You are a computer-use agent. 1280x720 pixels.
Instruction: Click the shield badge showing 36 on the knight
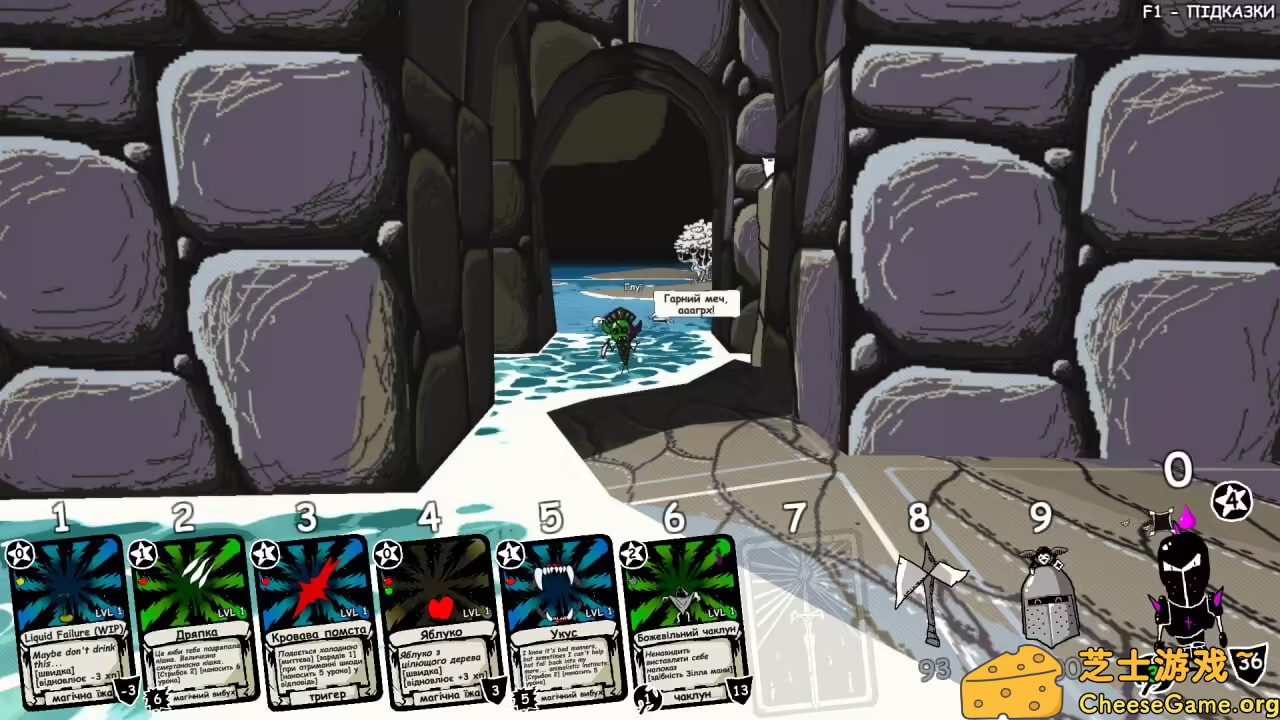pyautogui.click(x=1250, y=662)
